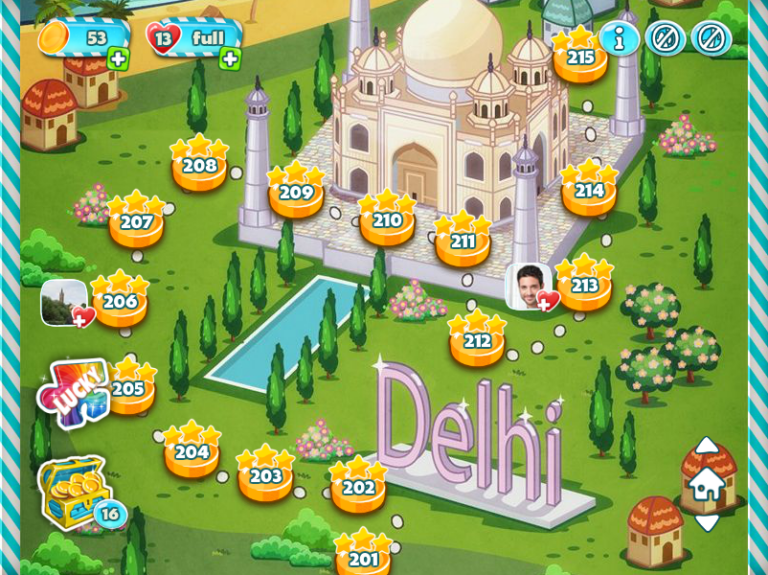Open level 203
The height and width of the screenshot is (575, 768).
(x=265, y=477)
